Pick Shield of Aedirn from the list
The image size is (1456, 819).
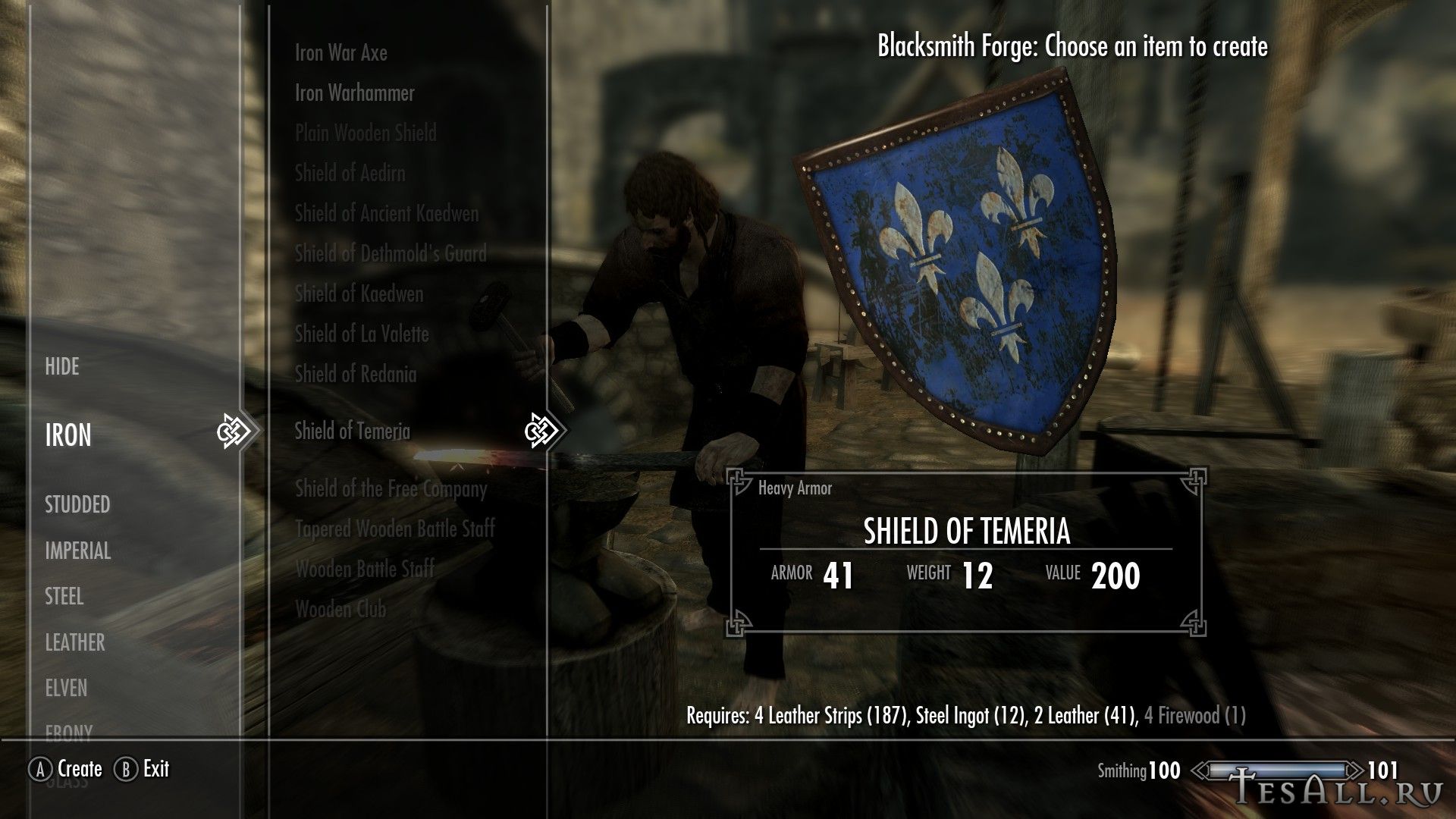[350, 174]
